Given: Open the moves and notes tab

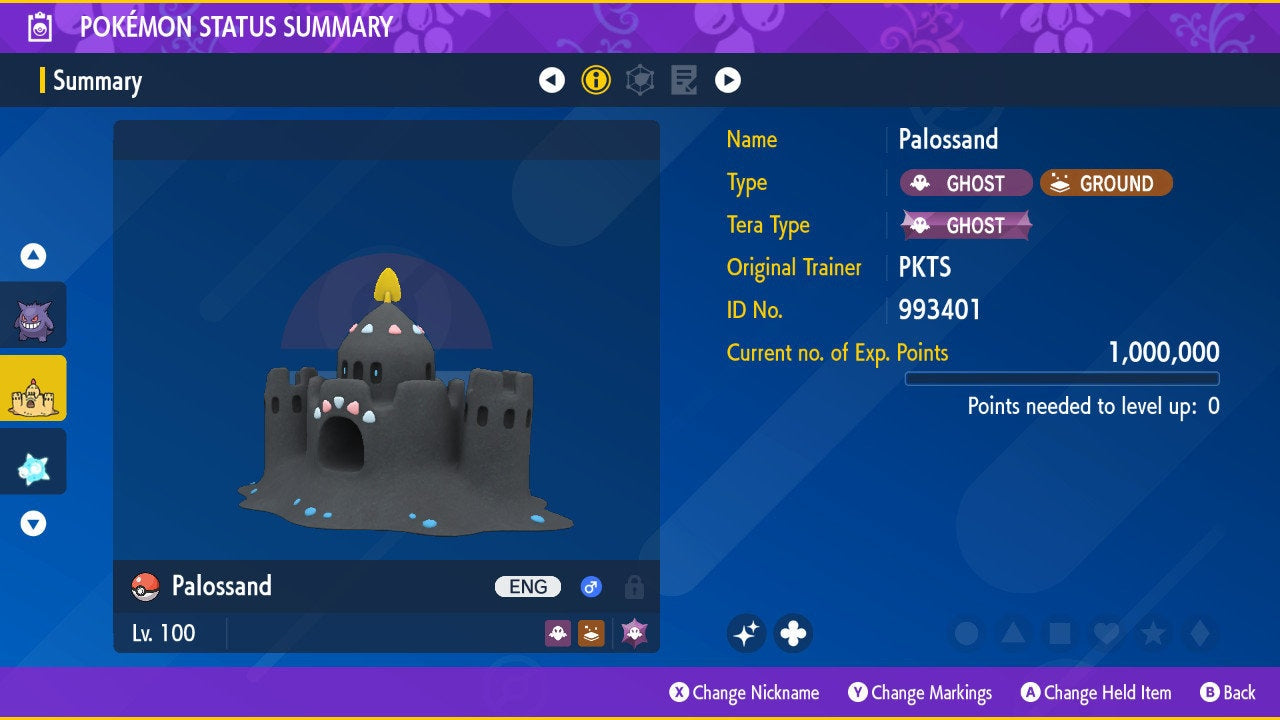Looking at the screenshot, I should pyautogui.click(x=684, y=80).
